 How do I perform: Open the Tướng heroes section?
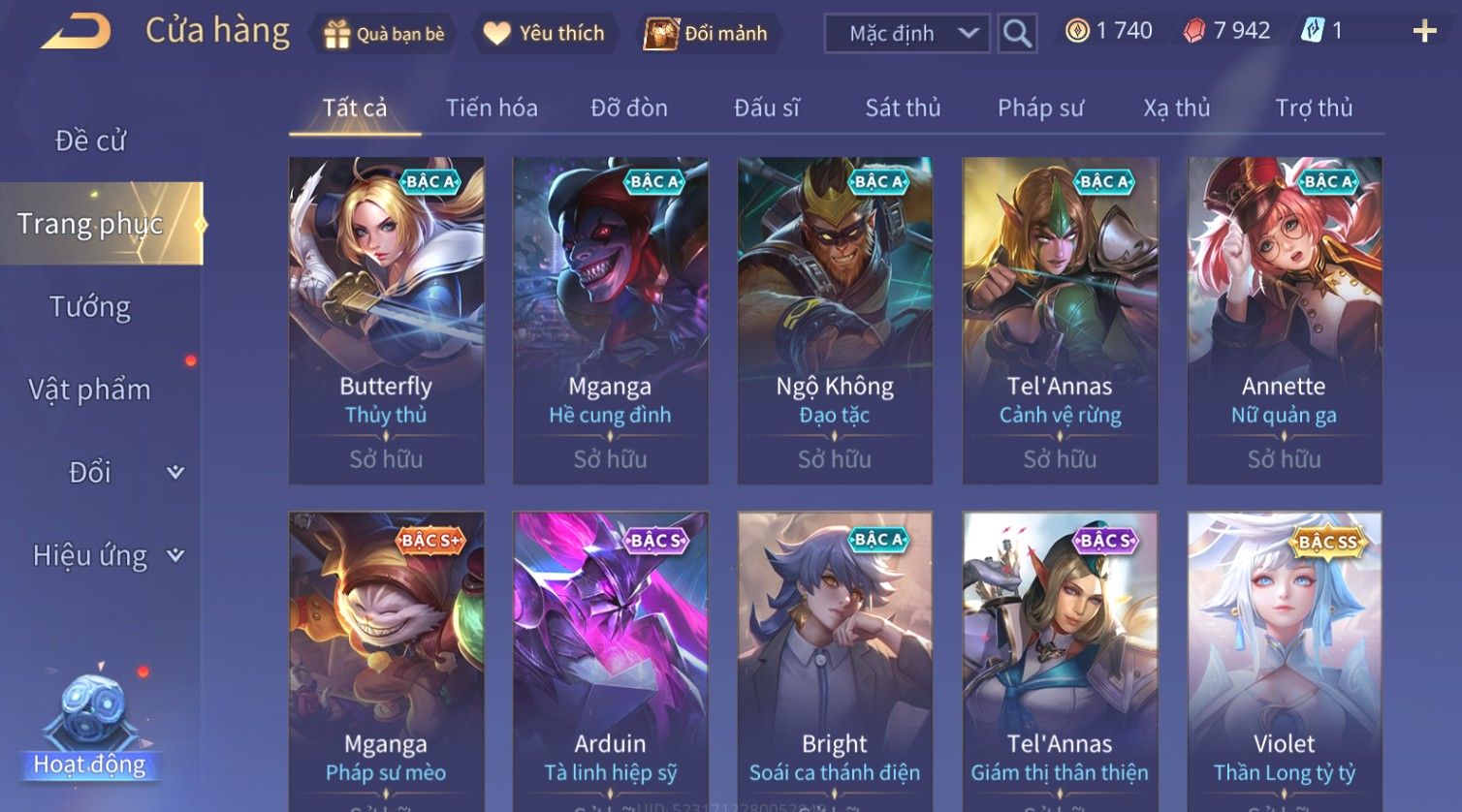(x=90, y=307)
